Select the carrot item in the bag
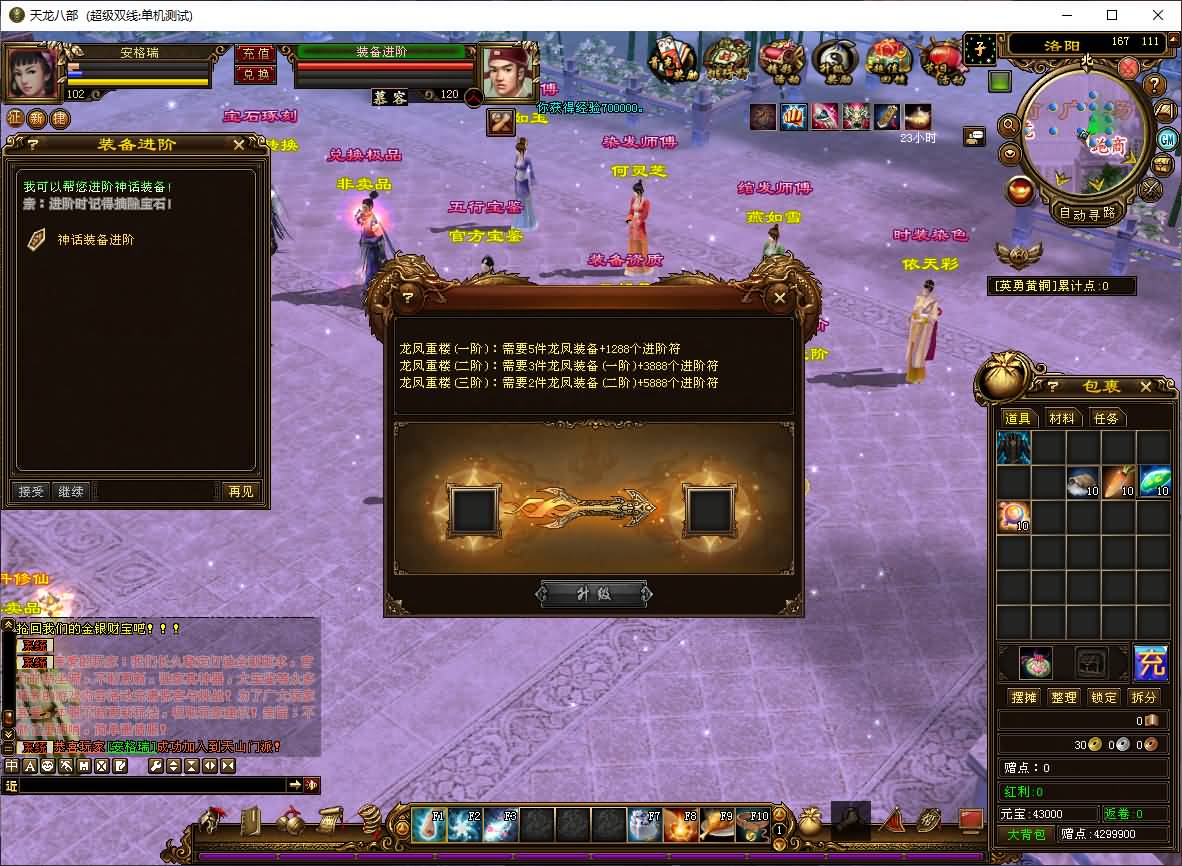The image size is (1182, 866). (1117, 482)
